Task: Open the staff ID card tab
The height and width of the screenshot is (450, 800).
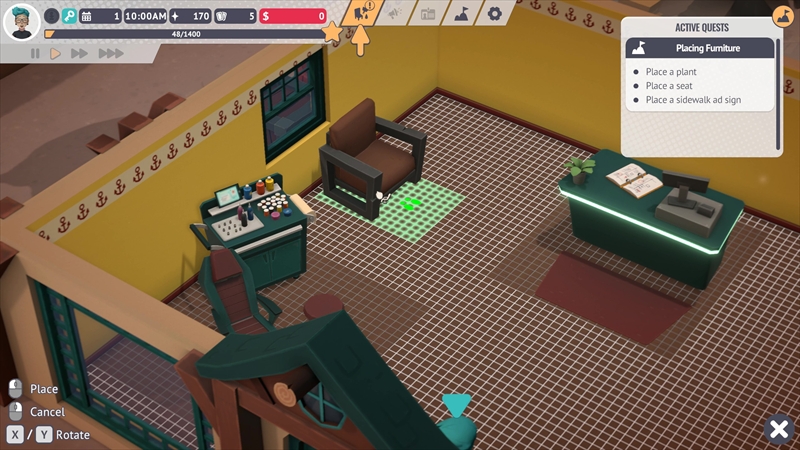Action: 428,14
